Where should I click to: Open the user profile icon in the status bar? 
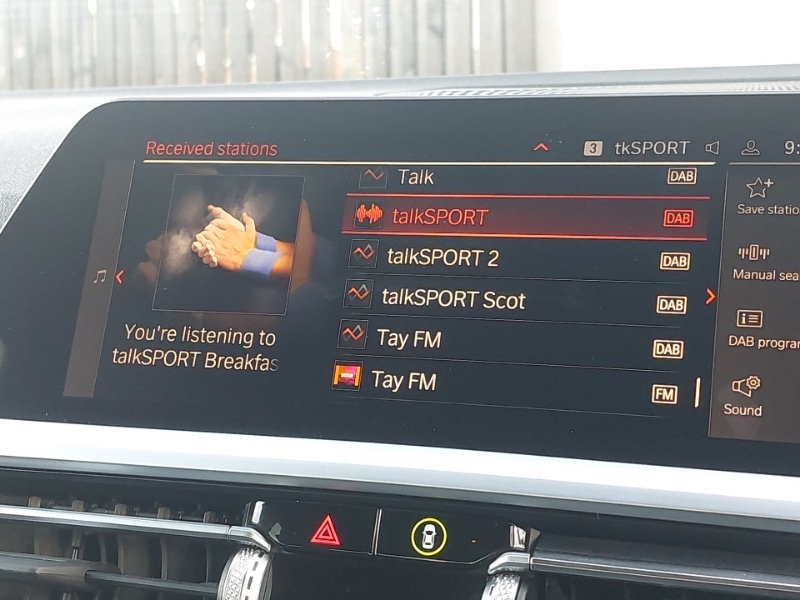750,148
